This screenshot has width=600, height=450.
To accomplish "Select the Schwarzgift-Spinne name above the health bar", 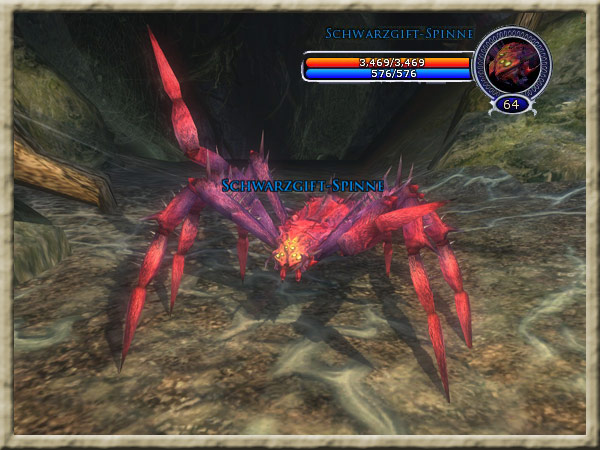I will (x=398, y=35).
